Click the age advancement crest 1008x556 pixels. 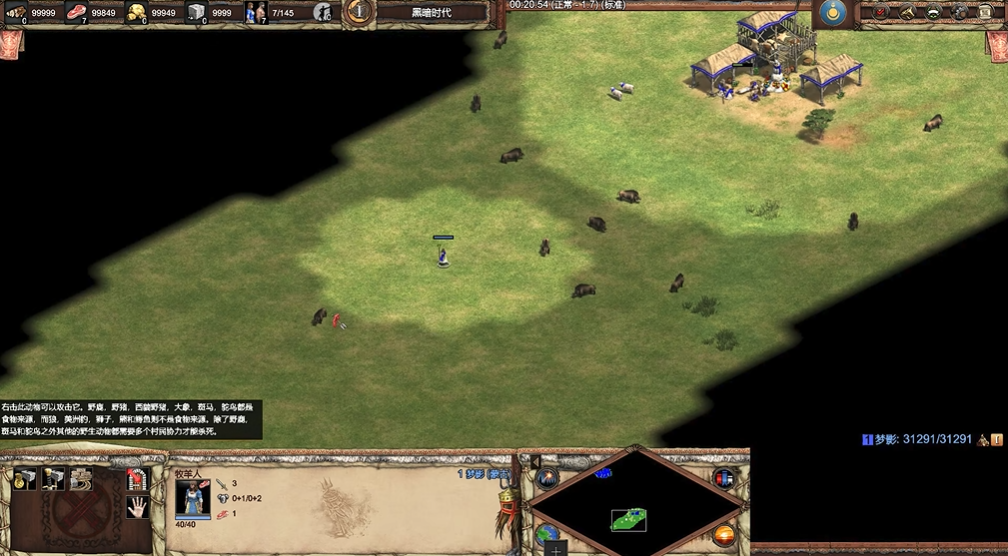358,12
